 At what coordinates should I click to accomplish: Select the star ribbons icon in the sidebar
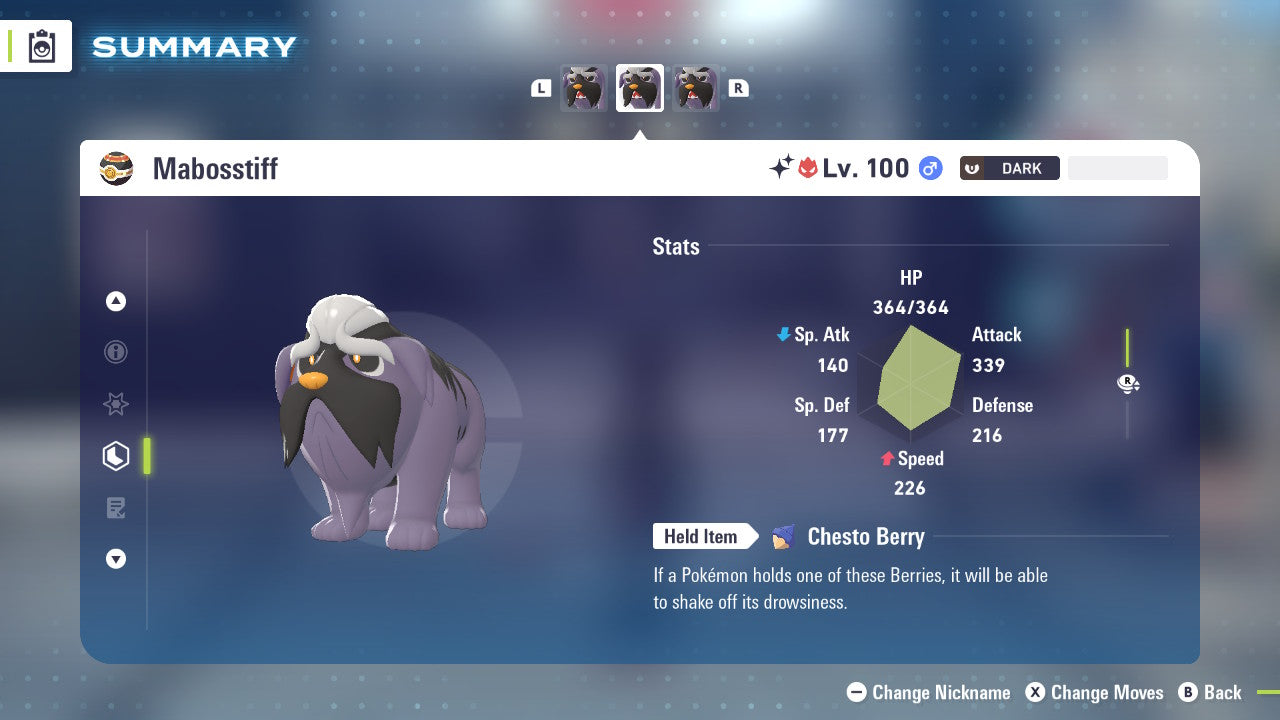[116, 404]
